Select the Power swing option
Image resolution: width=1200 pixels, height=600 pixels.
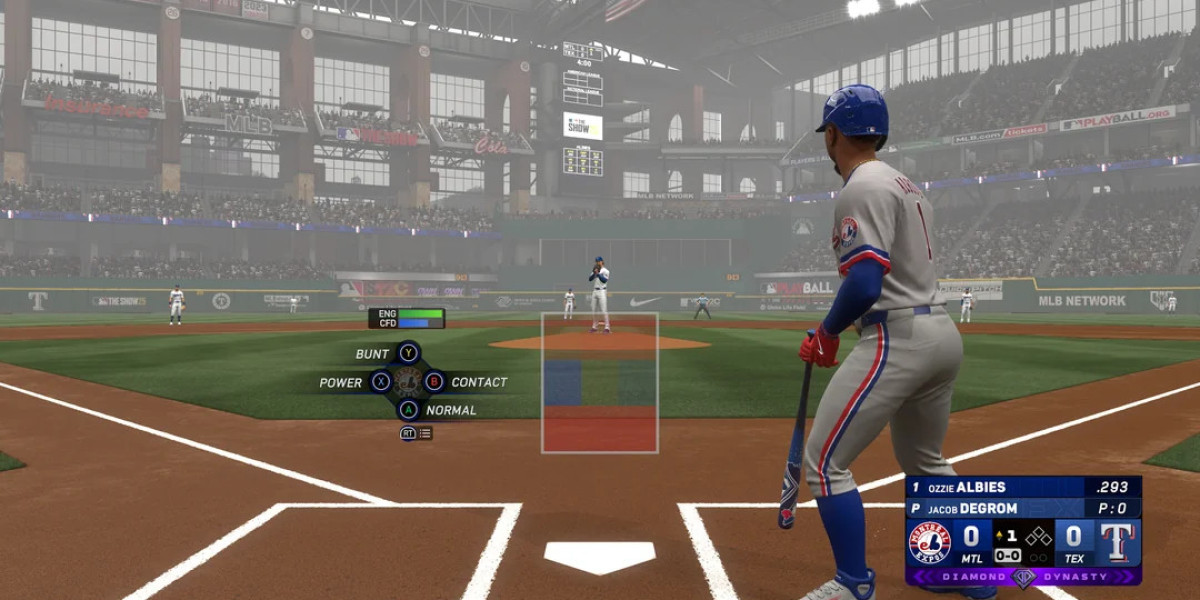(x=381, y=381)
